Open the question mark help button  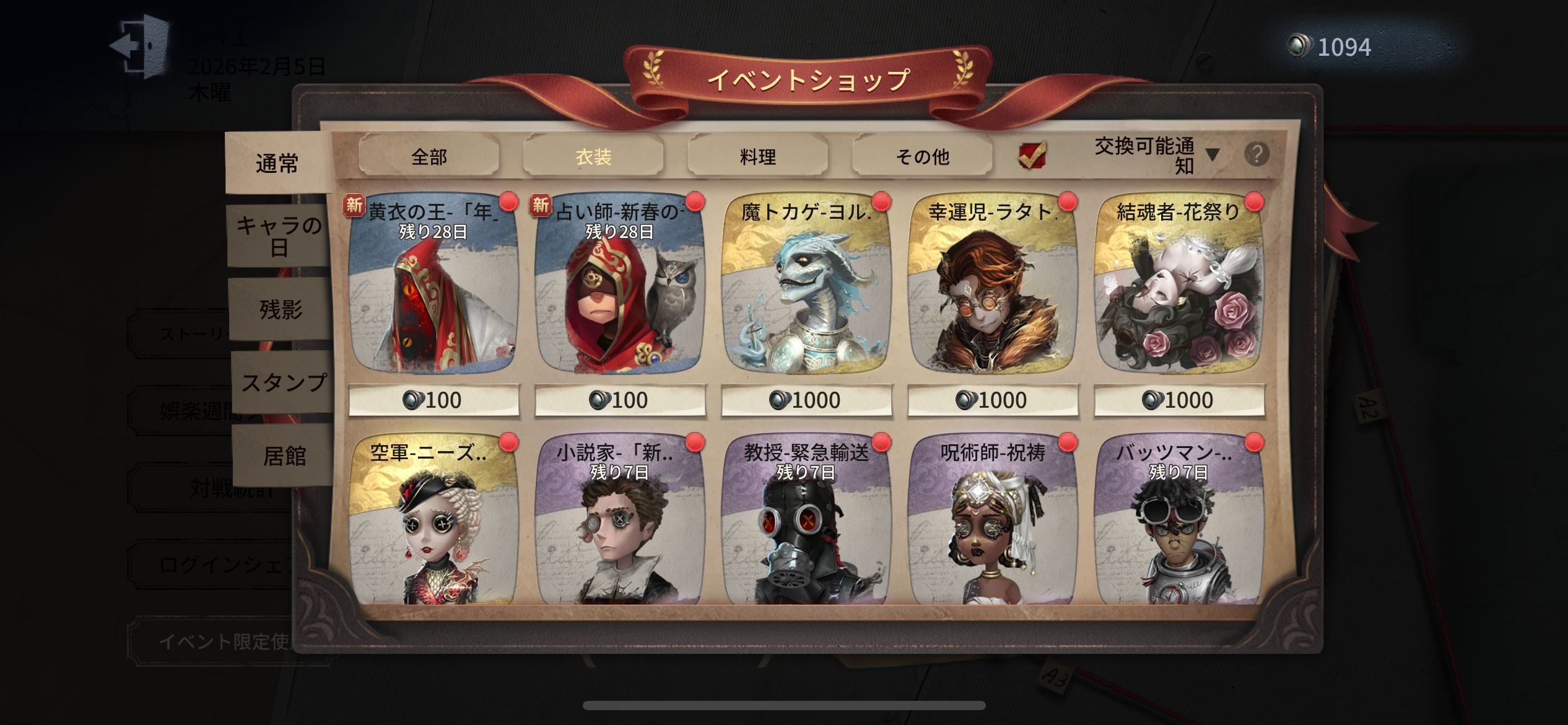[1257, 154]
